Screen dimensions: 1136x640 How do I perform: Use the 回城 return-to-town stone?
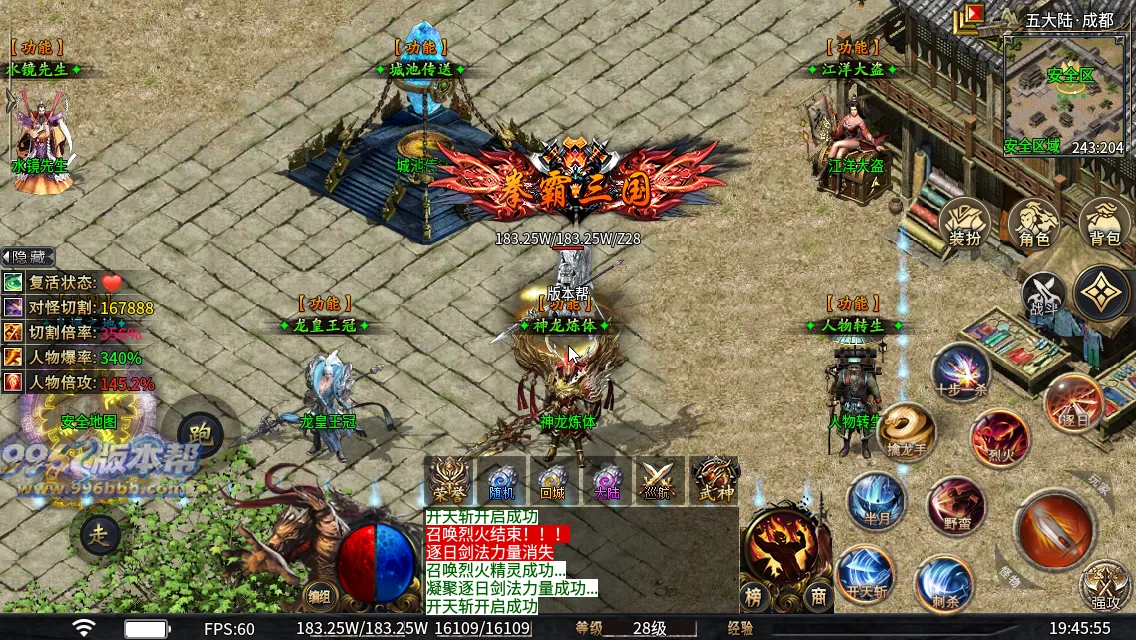point(553,481)
